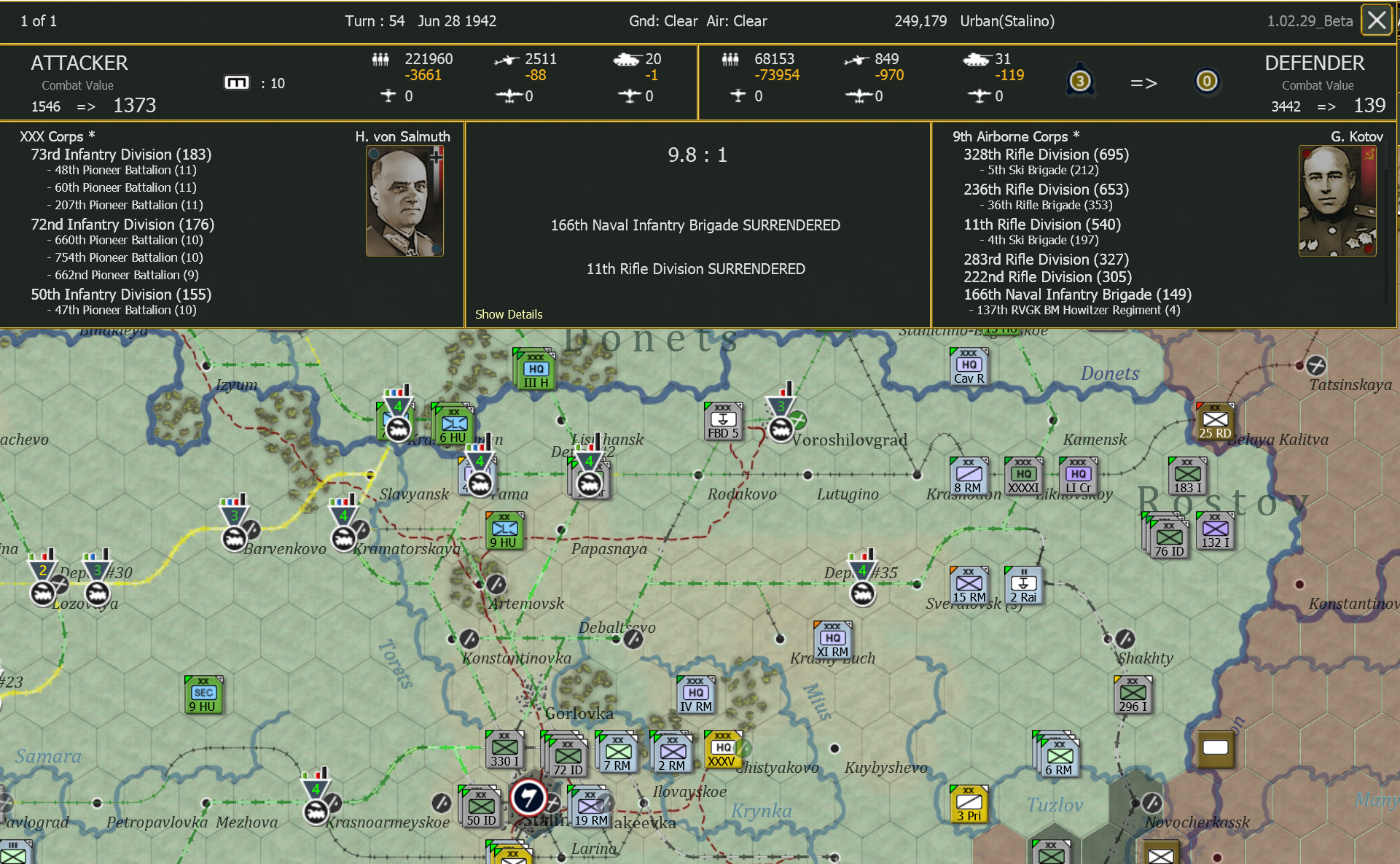Click the 296 I counter near Shakhty

tap(1132, 693)
